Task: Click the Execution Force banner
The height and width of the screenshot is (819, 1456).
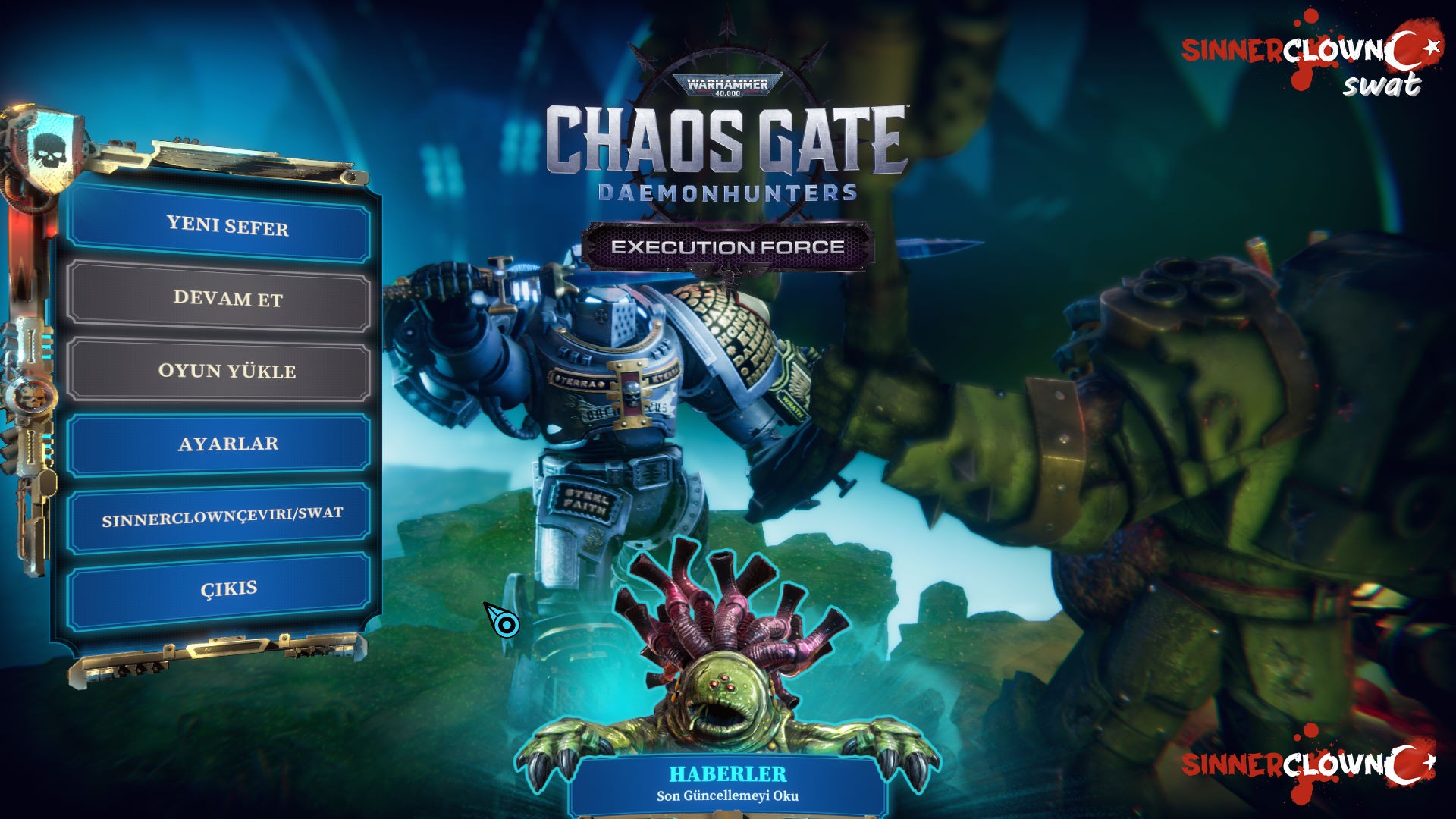Action: (728, 246)
